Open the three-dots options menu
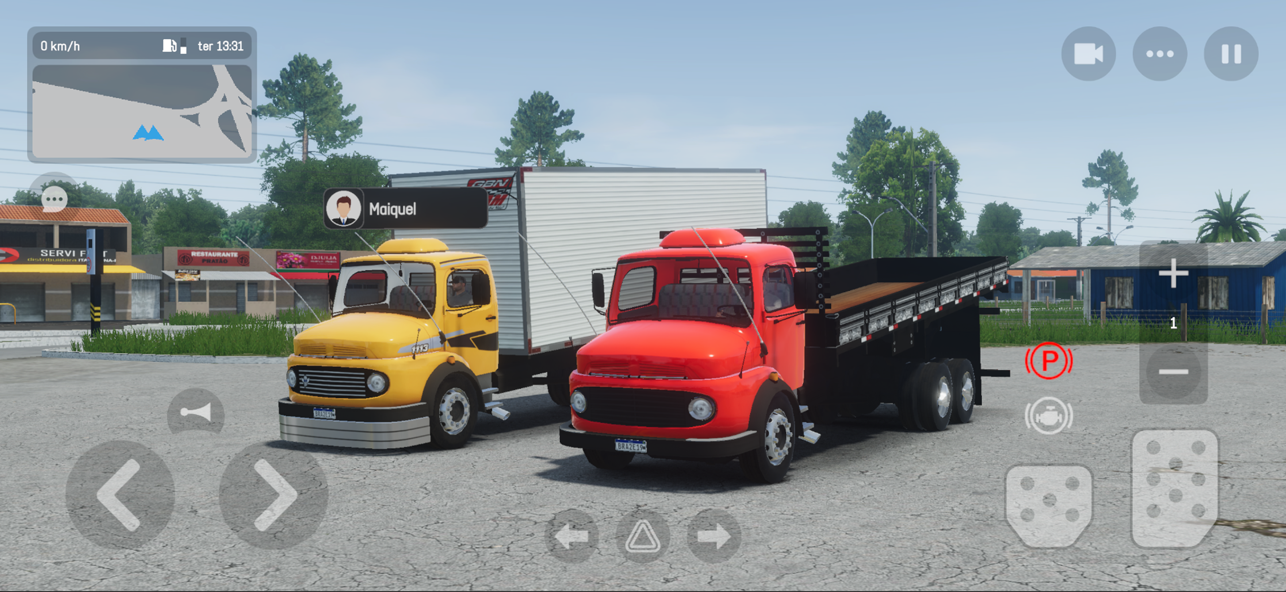This screenshot has height=592, width=1286. [1159, 54]
